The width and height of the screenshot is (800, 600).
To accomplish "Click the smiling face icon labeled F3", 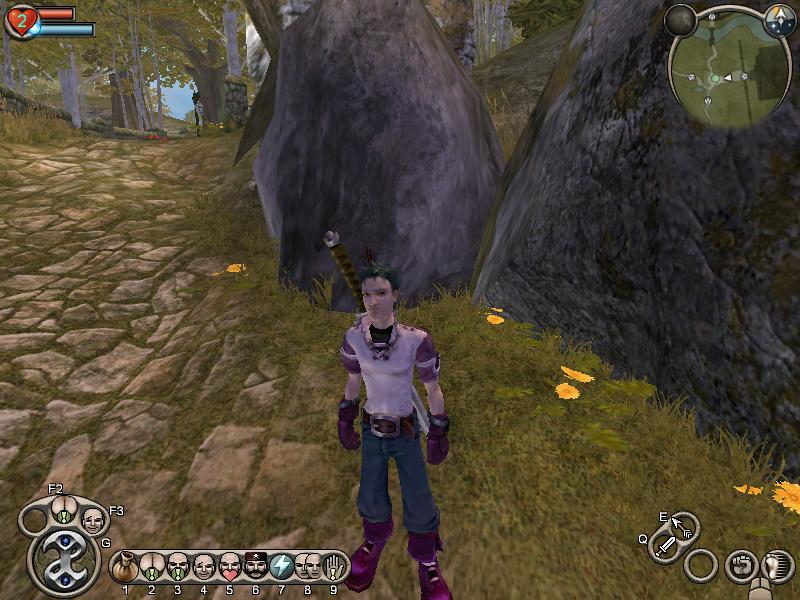I will point(92,519).
